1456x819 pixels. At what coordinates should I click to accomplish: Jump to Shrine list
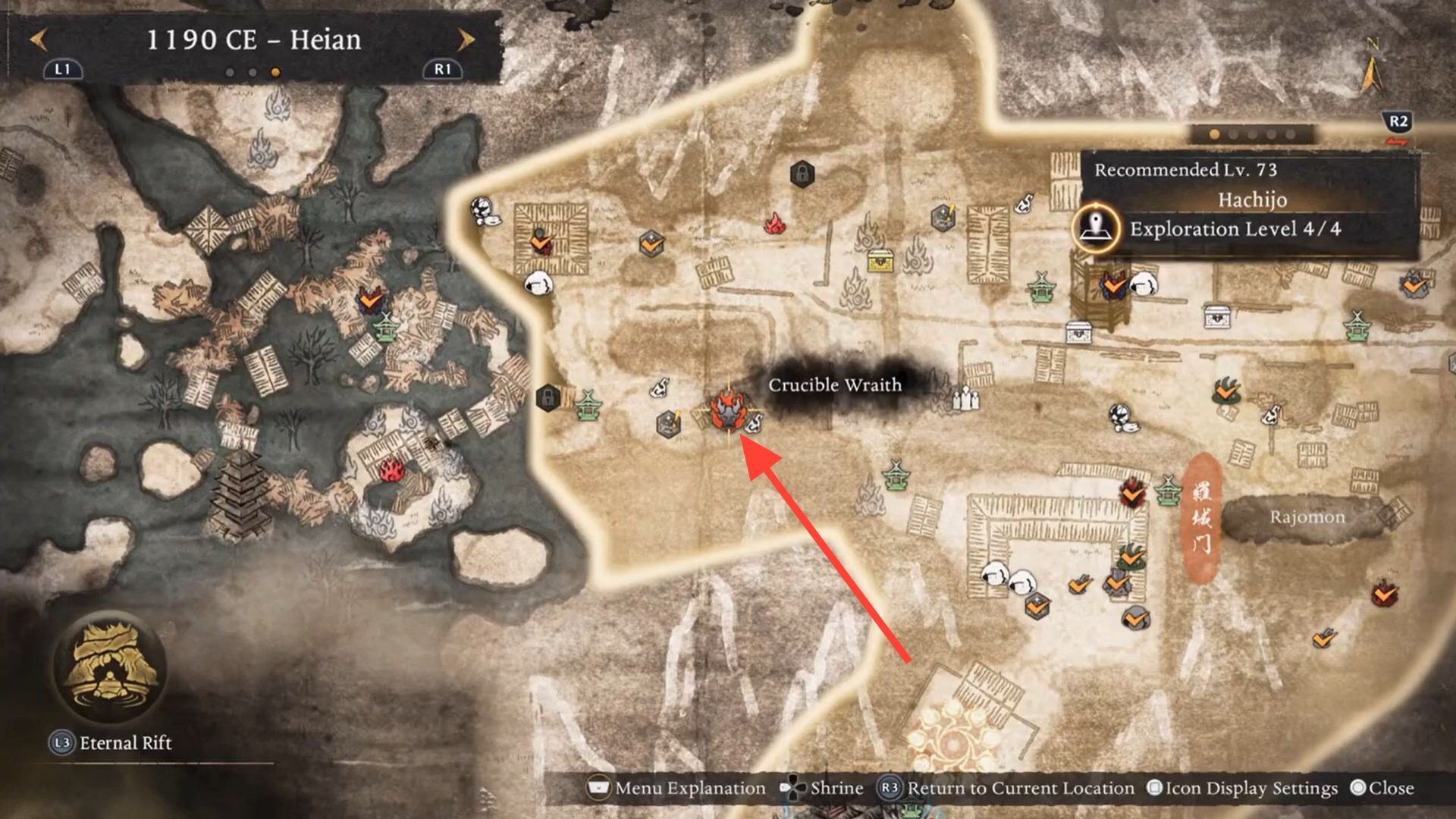824,789
